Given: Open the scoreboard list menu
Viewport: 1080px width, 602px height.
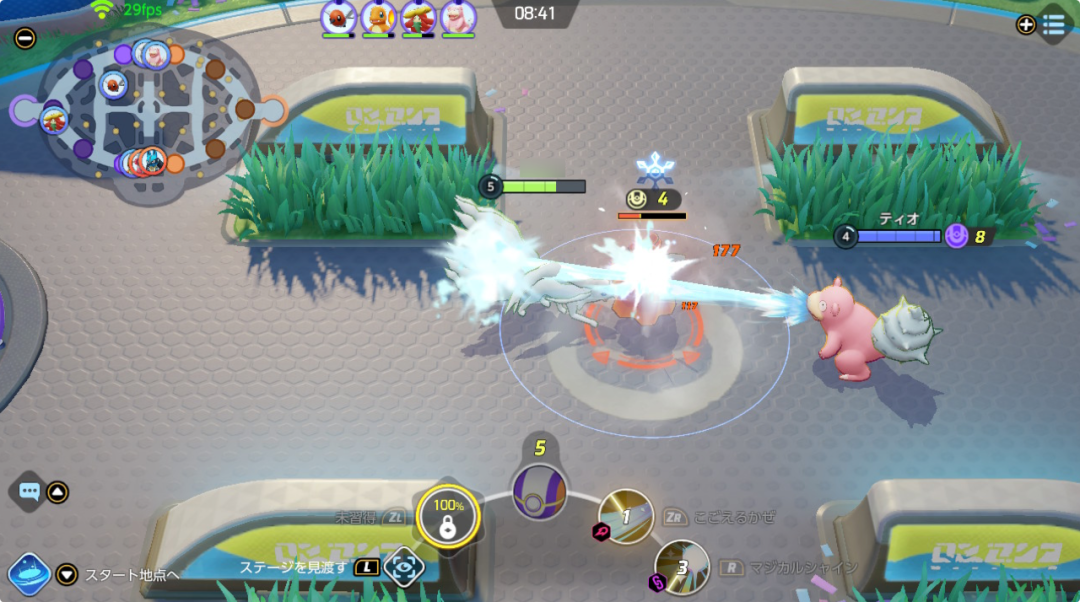Looking at the screenshot, I should (x=1052, y=24).
